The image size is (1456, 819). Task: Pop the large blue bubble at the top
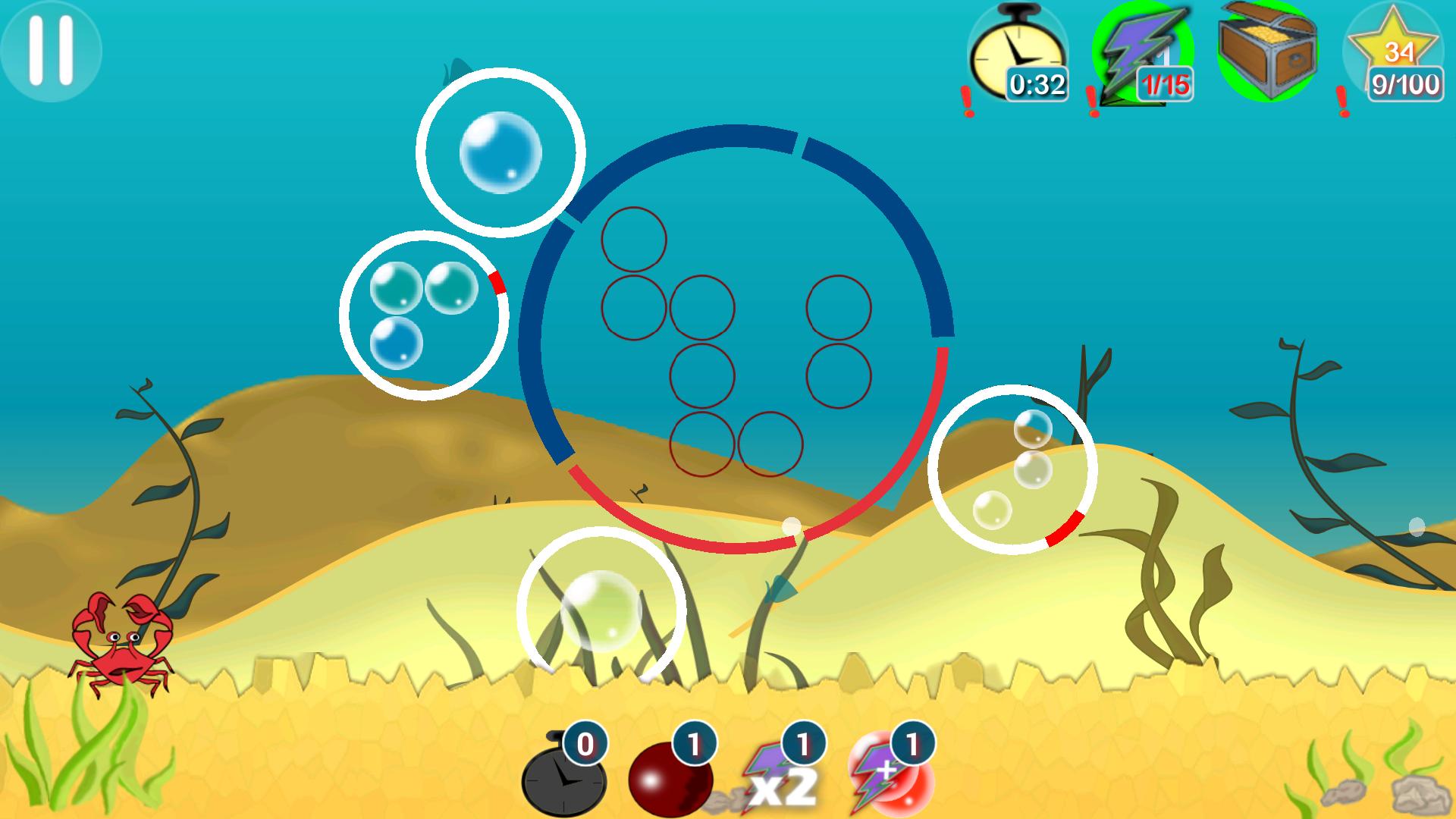(500, 152)
